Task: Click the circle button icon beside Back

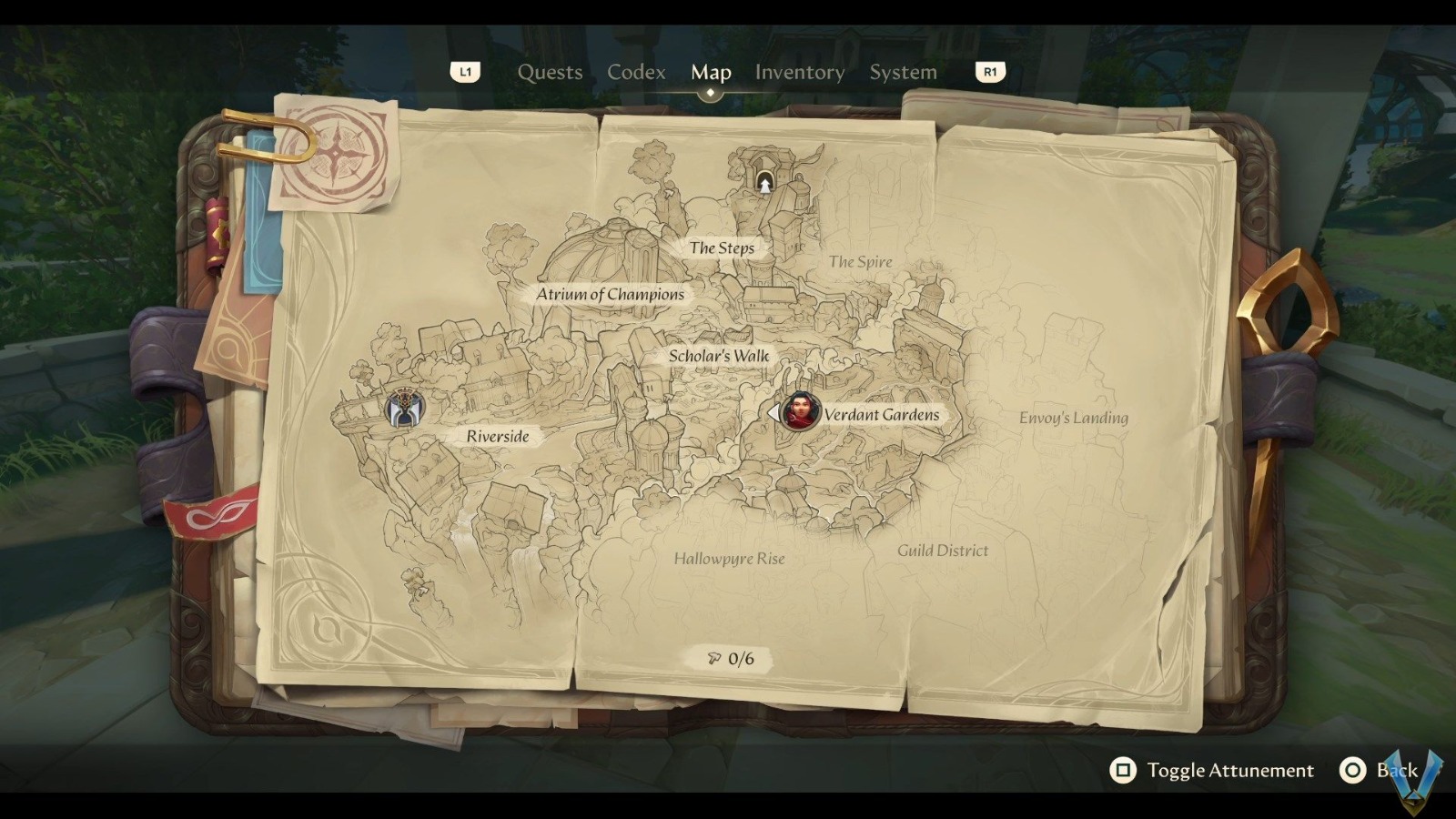Action: [x=1353, y=770]
